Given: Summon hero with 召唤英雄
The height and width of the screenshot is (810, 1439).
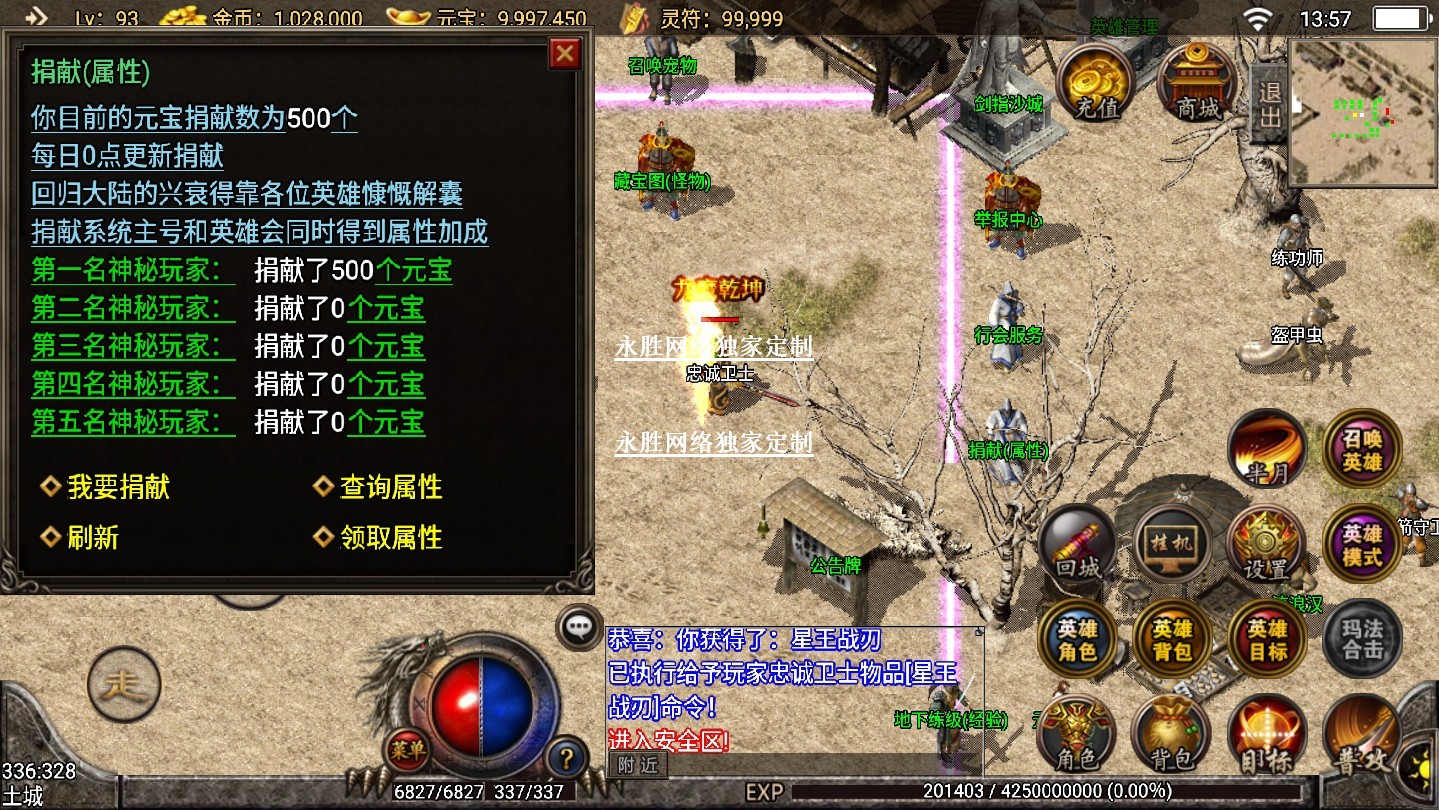Looking at the screenshot, I should [x=1362, y=449].
